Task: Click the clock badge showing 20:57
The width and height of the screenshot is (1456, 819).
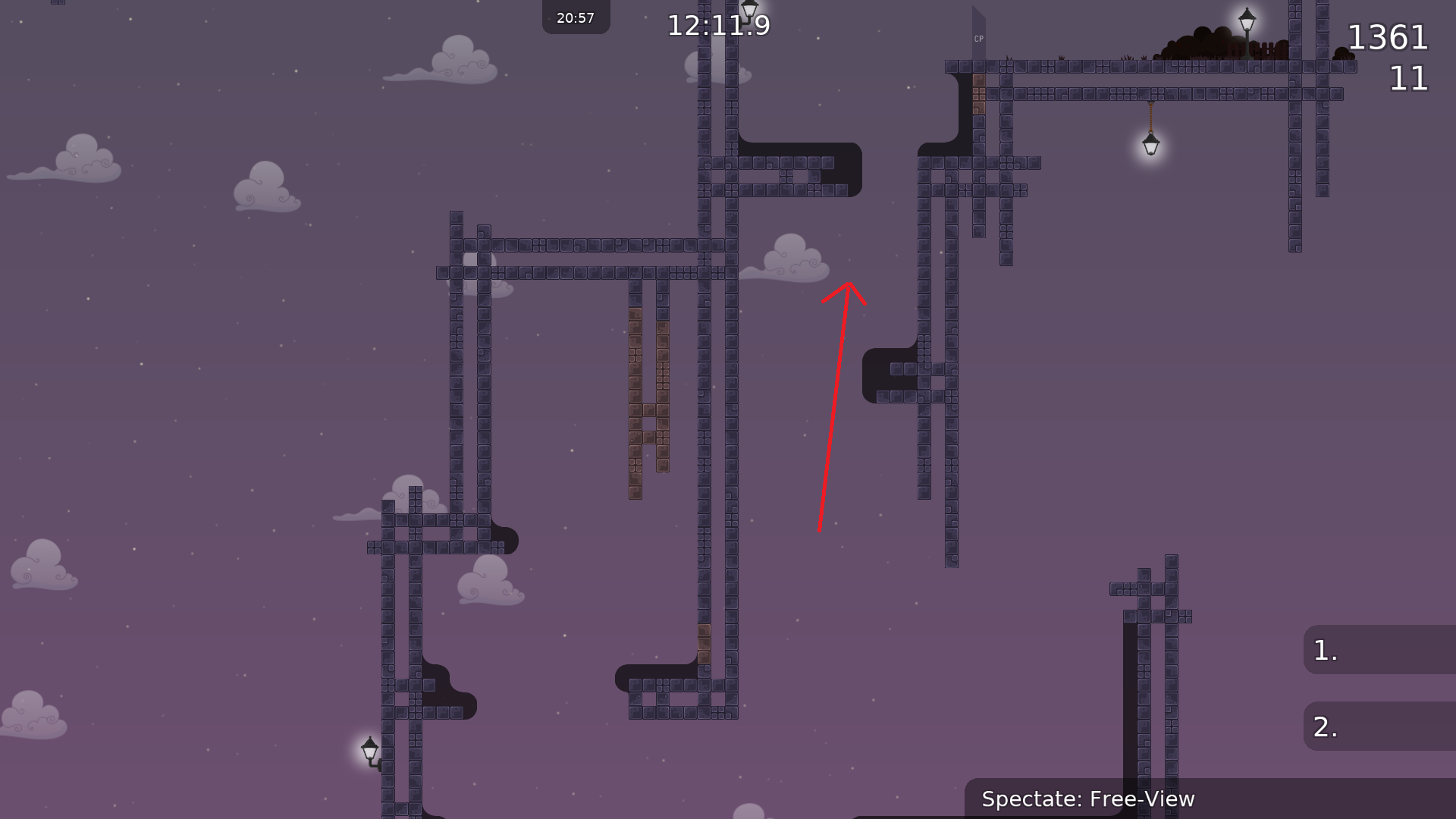Action: 576,17
